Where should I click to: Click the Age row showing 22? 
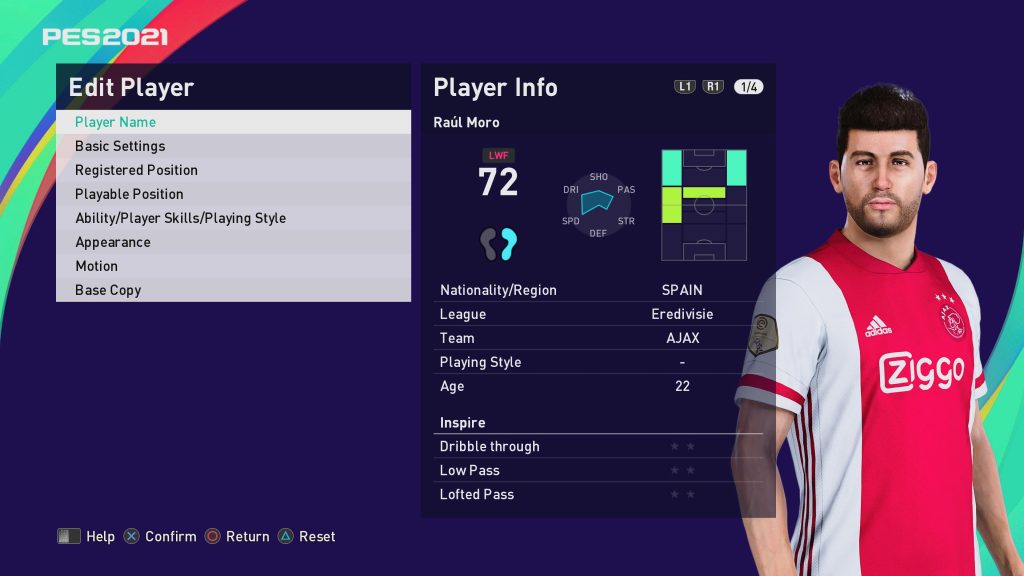(598, 386)
